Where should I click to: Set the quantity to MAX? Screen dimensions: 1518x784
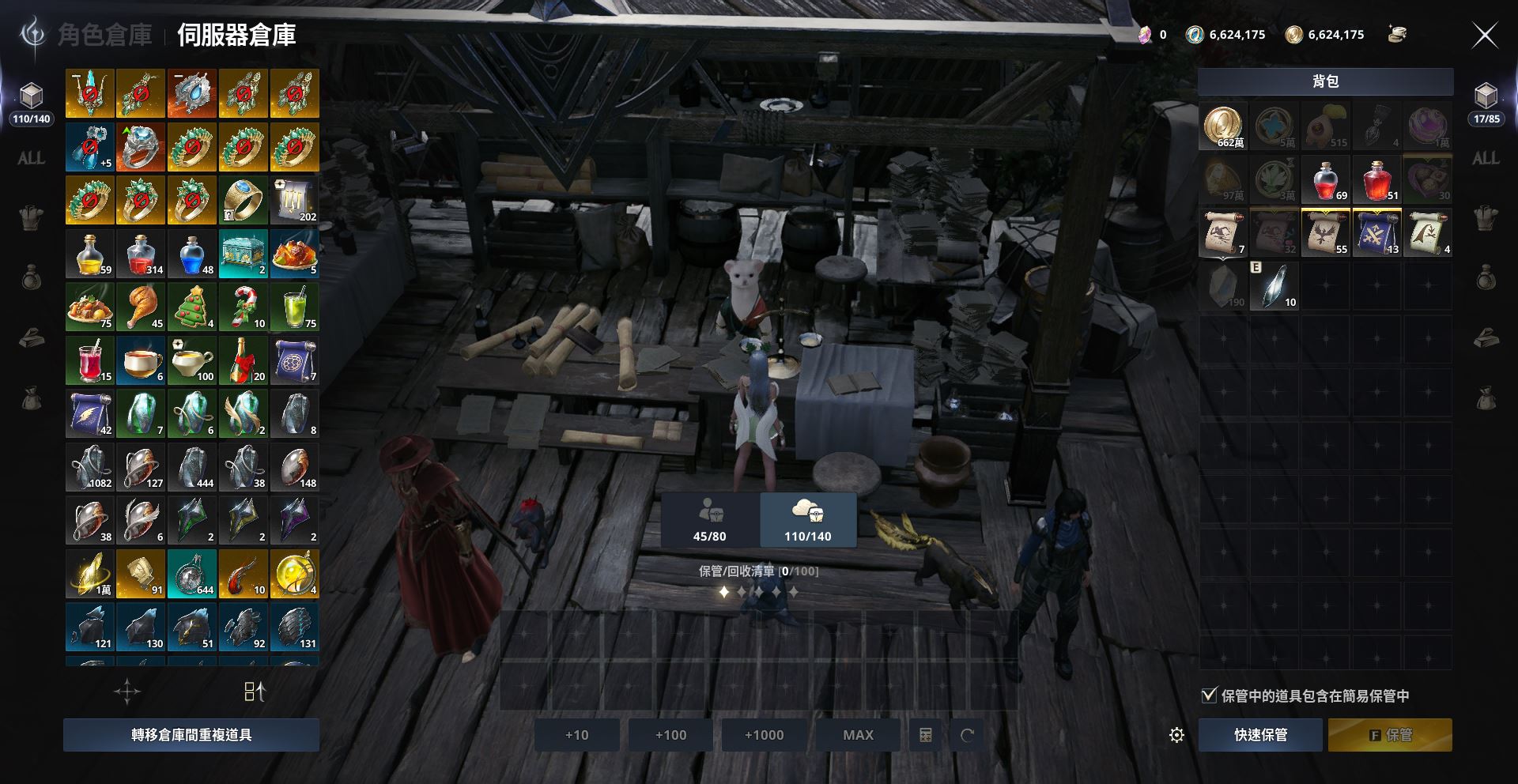[x=858, y=735]
